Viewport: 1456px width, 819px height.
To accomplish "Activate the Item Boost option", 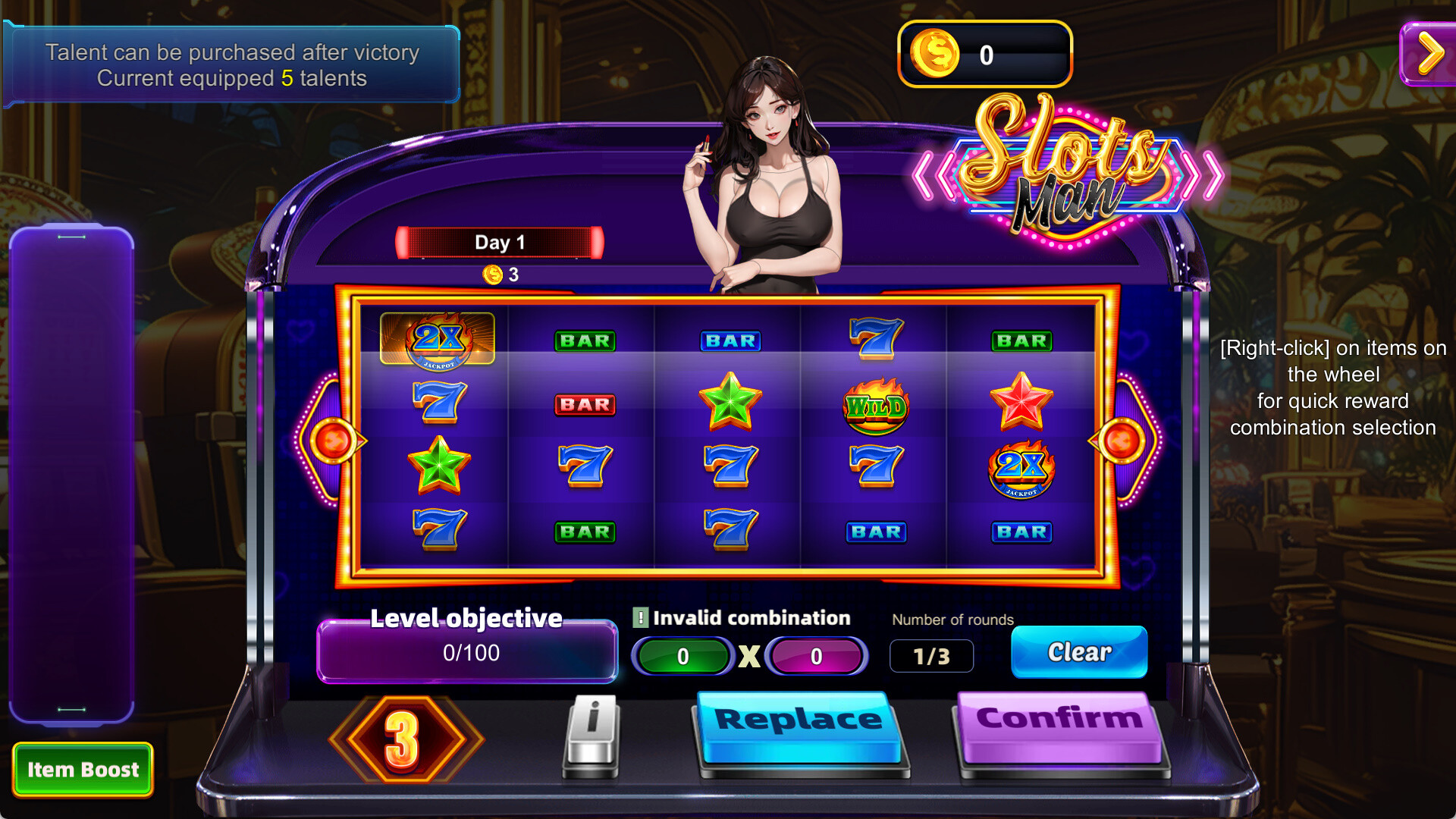I will [83, 770].
